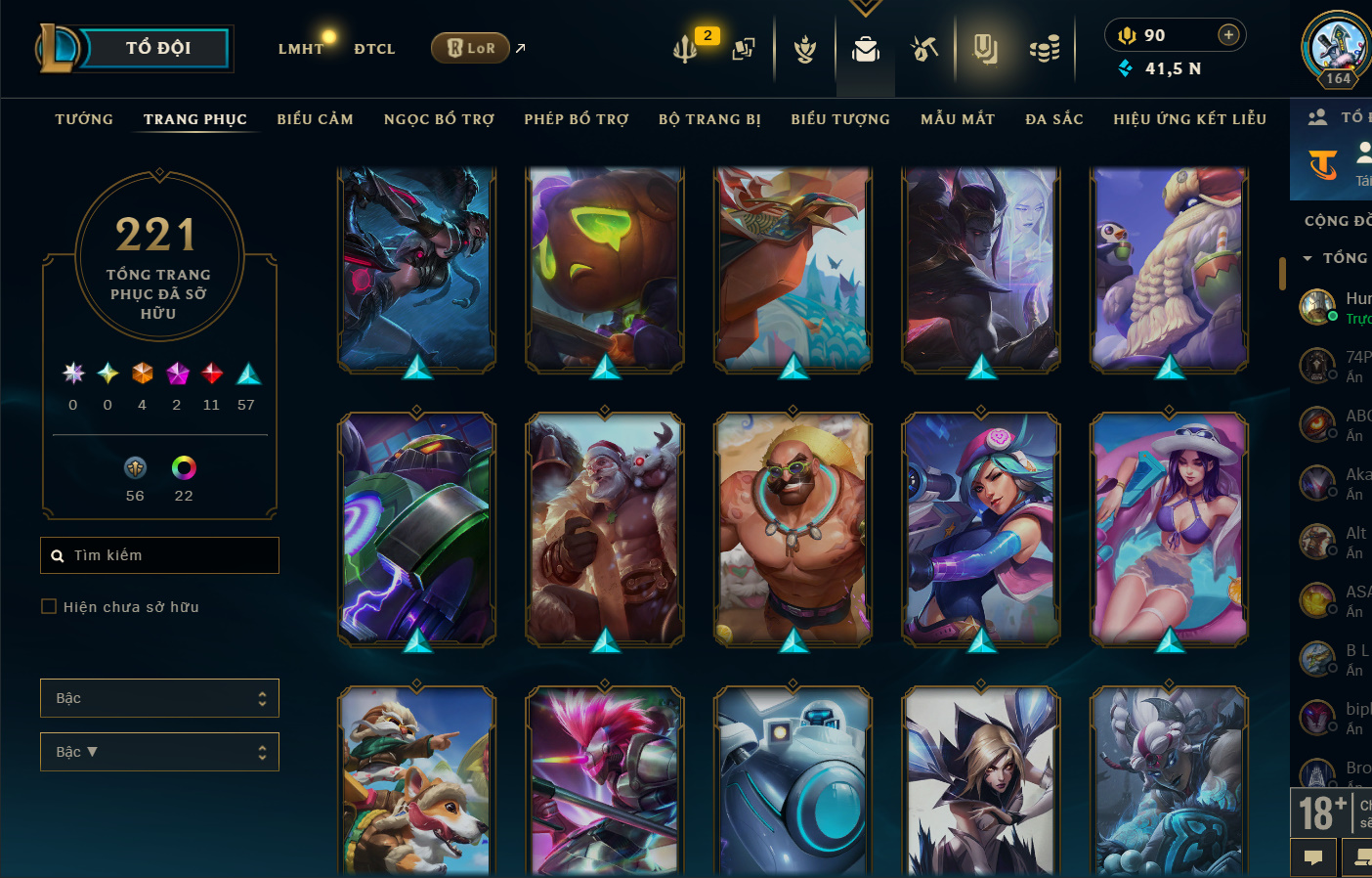Open HIỆU ỨNG KẾT LIỄU tab

[1189, 119]
